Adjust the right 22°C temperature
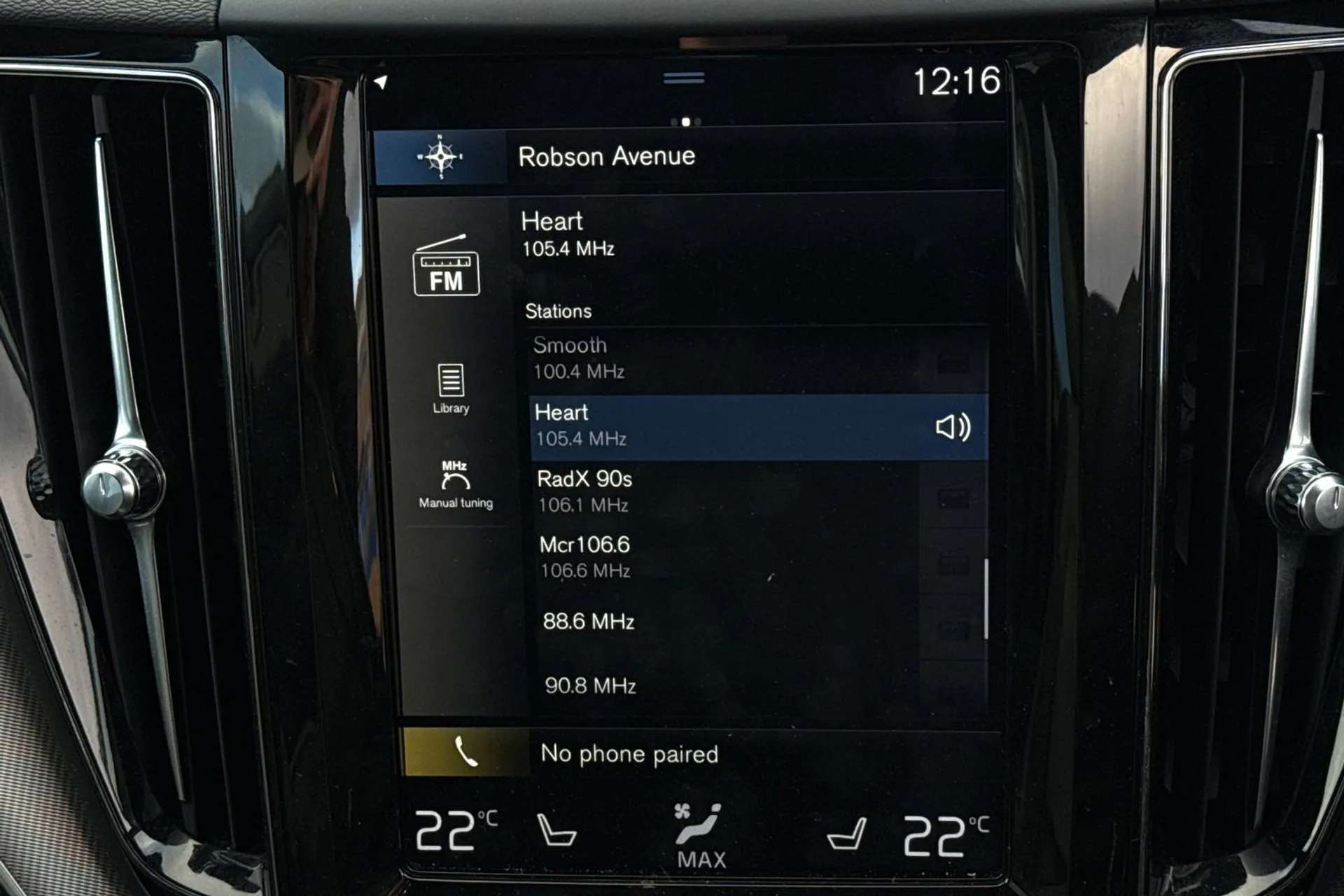 pos(944,834)
